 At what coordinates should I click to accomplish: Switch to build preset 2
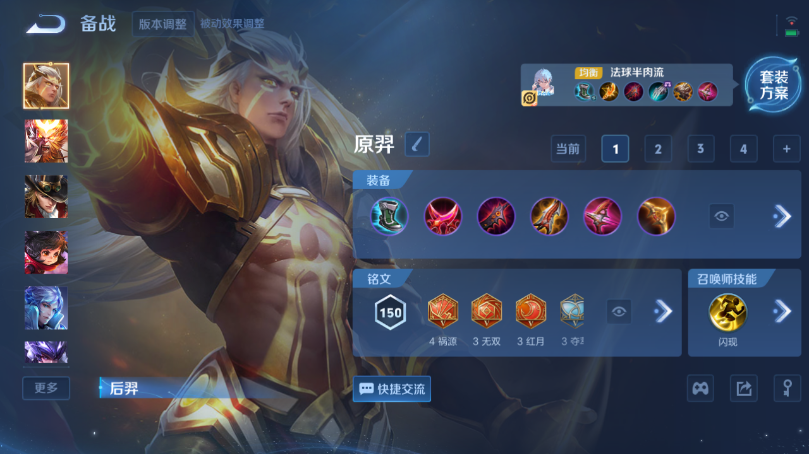(657, 149)
